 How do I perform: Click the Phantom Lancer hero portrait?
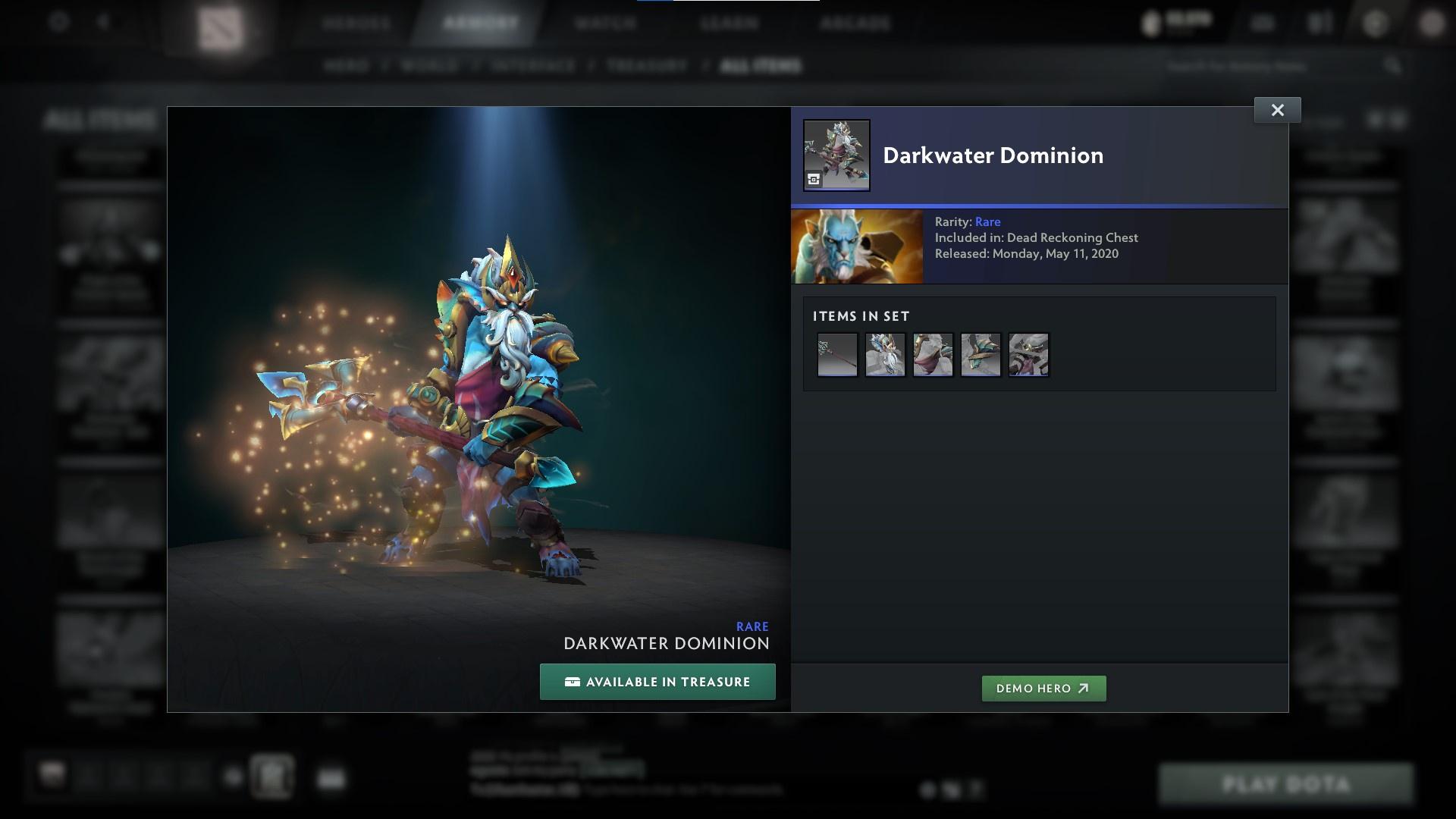pos(857,246)
